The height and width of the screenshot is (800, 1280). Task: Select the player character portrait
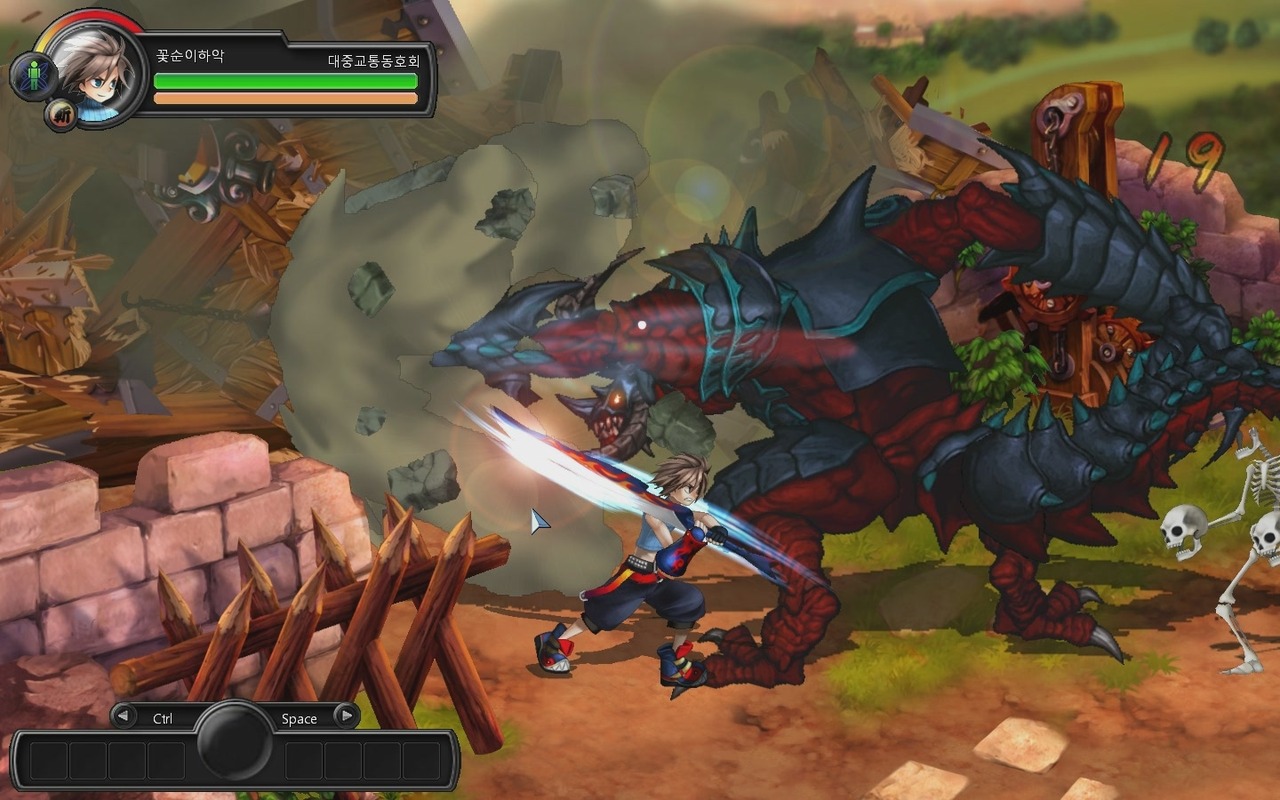(96, 68)
